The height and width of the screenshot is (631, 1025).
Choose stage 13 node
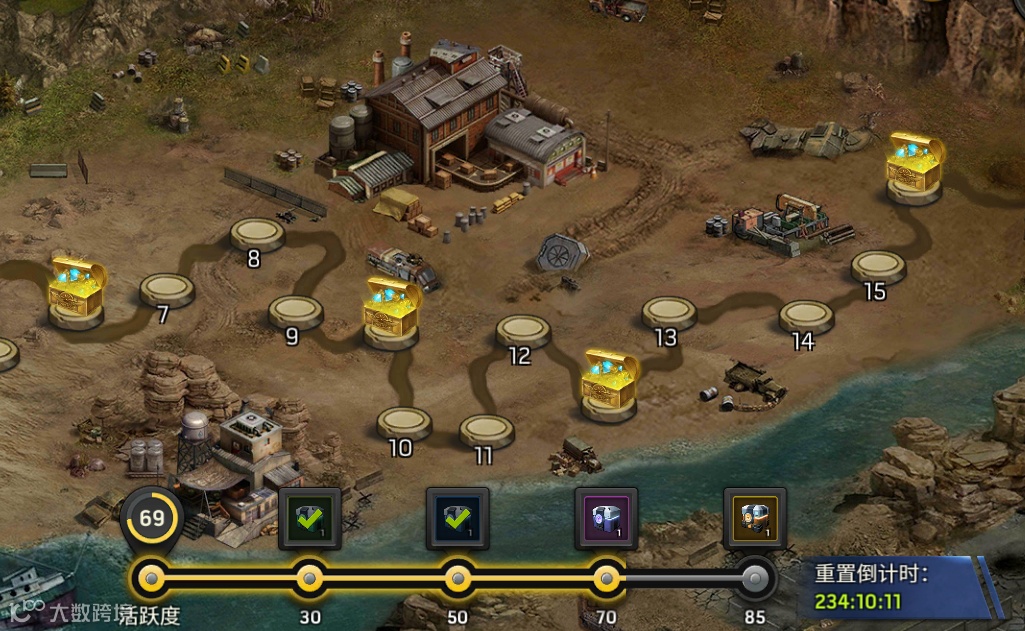pos(669,312)
